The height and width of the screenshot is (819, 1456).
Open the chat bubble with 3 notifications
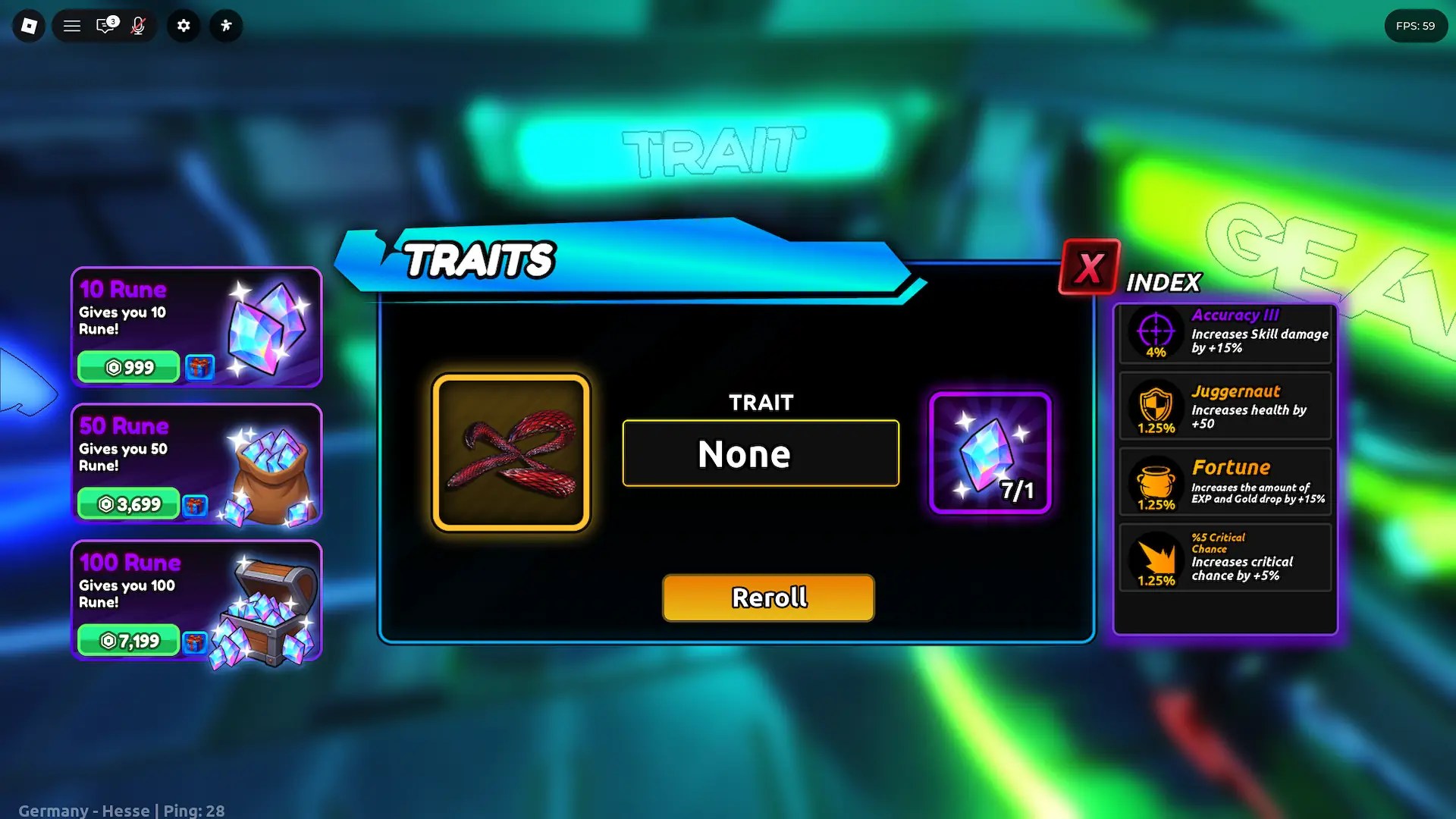(105, 25)
